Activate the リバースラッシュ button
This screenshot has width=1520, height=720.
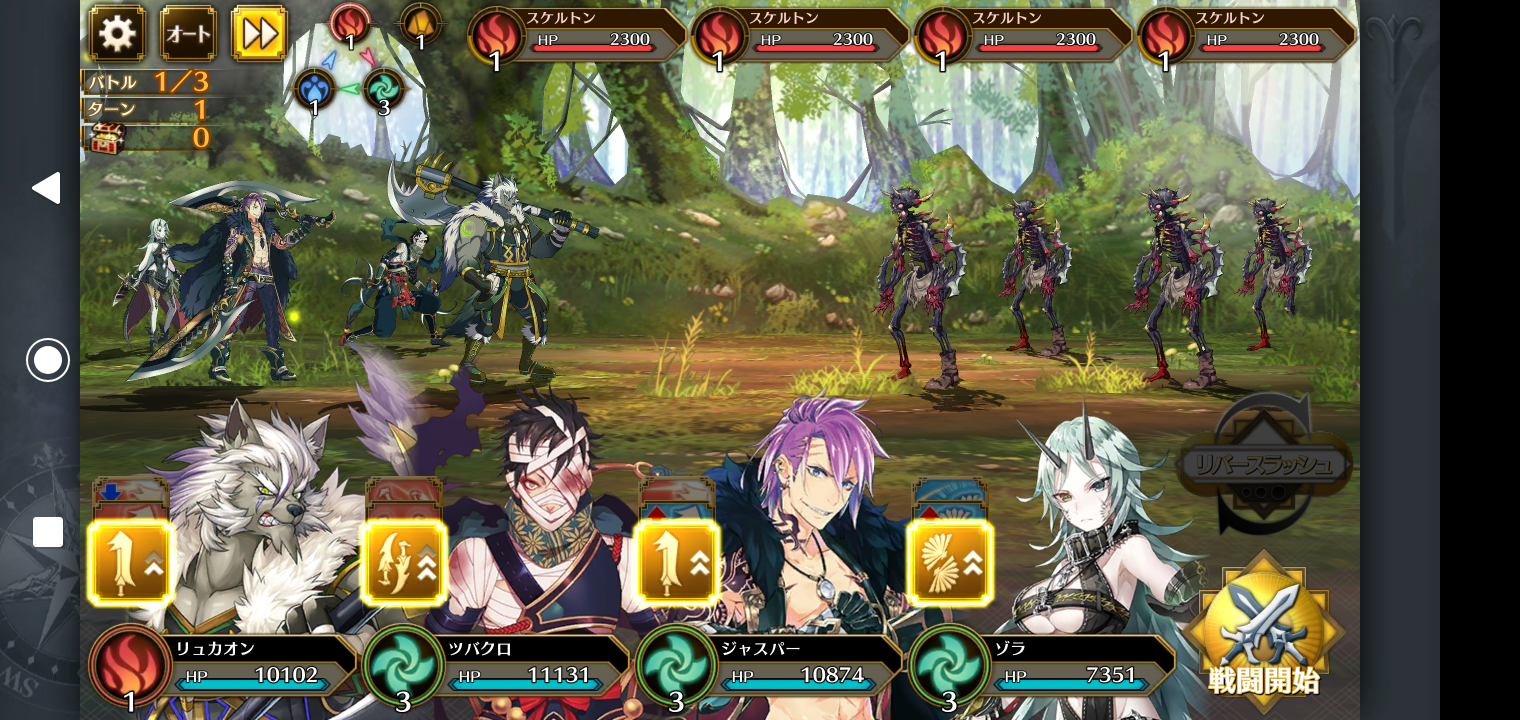(1265, 465)
